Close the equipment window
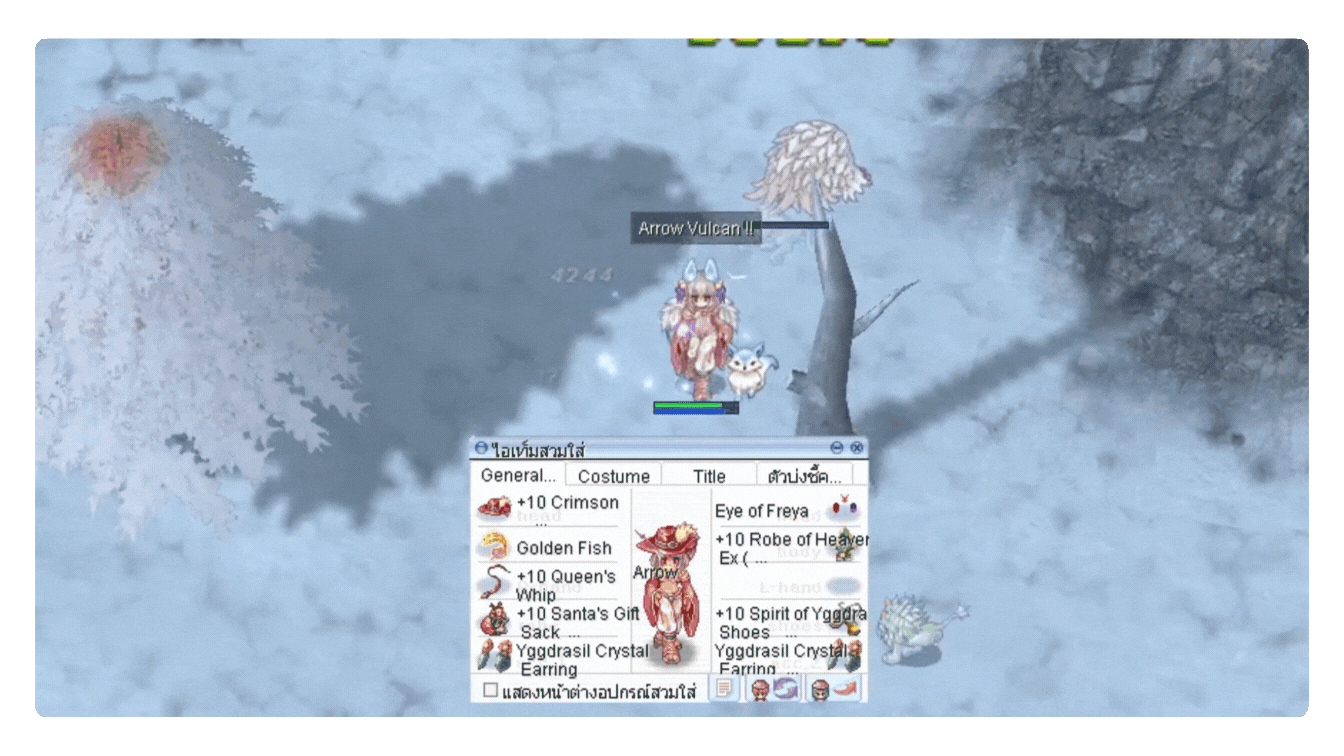 point(856,448)
